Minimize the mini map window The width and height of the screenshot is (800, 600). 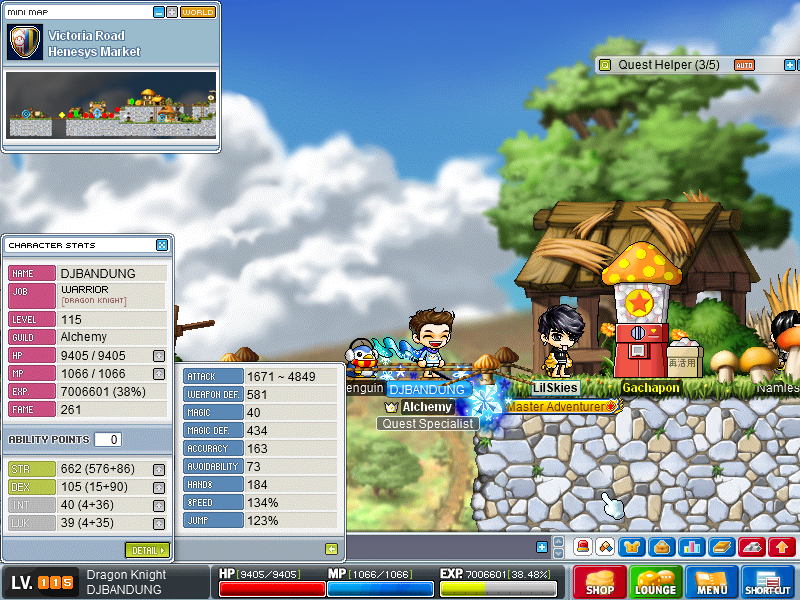tap(159, 12)
